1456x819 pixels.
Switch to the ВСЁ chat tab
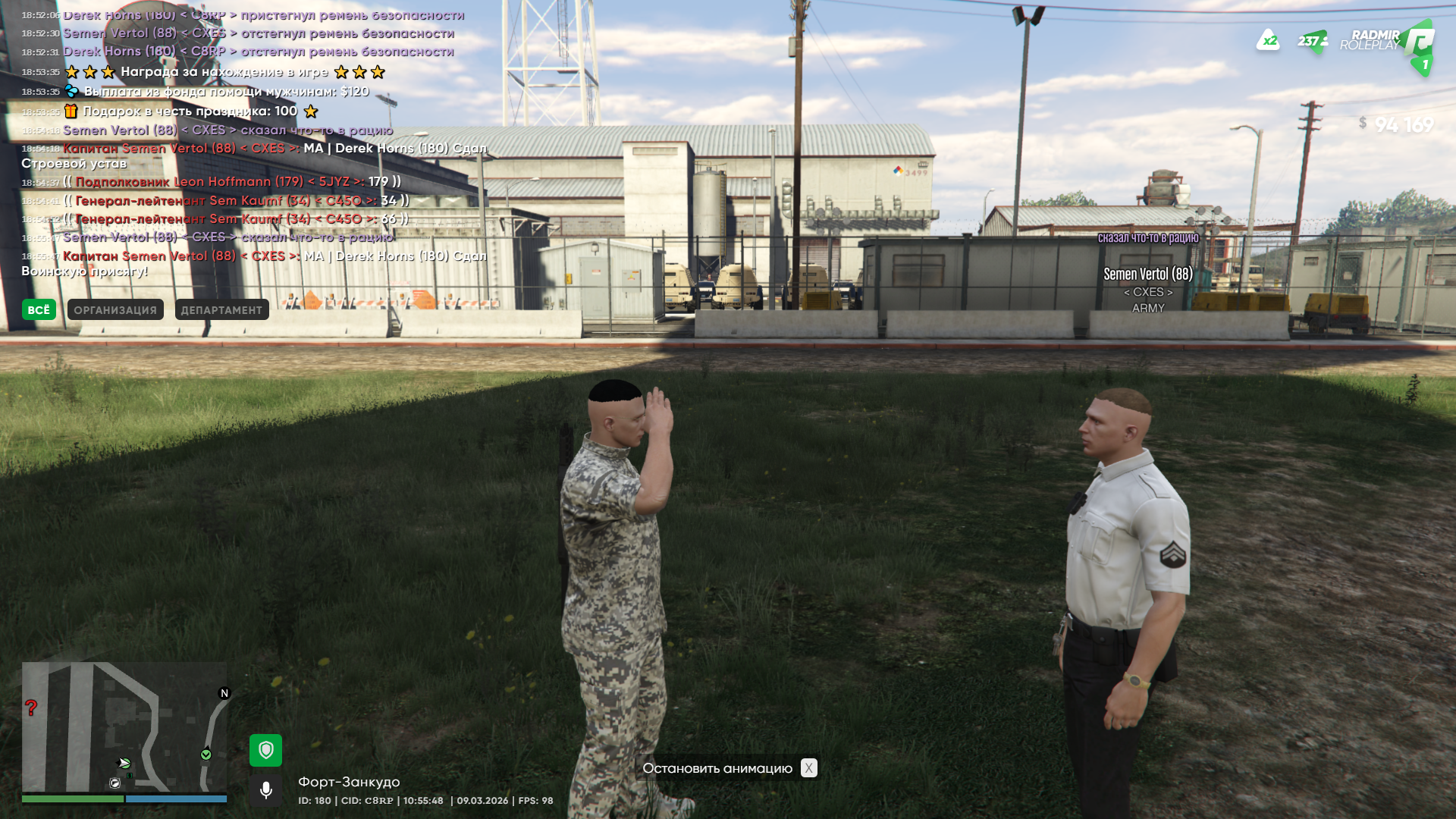[39, 309]
